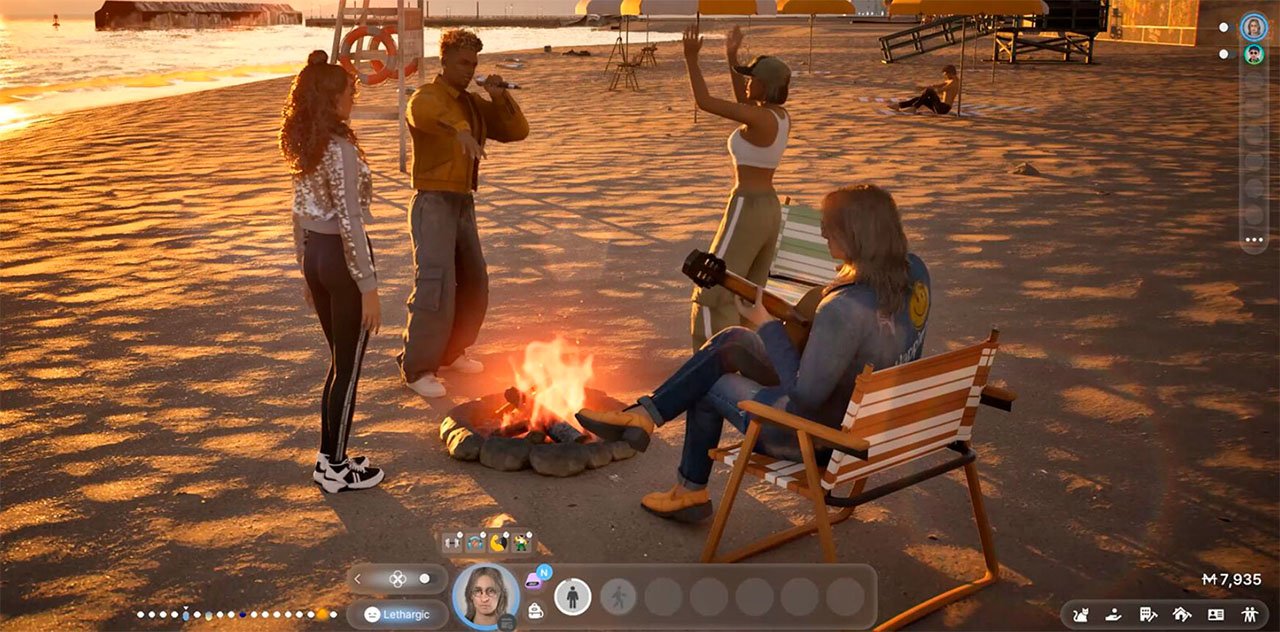Select the walking person action slot
The image size is (1280, 632).
point(618,597)
